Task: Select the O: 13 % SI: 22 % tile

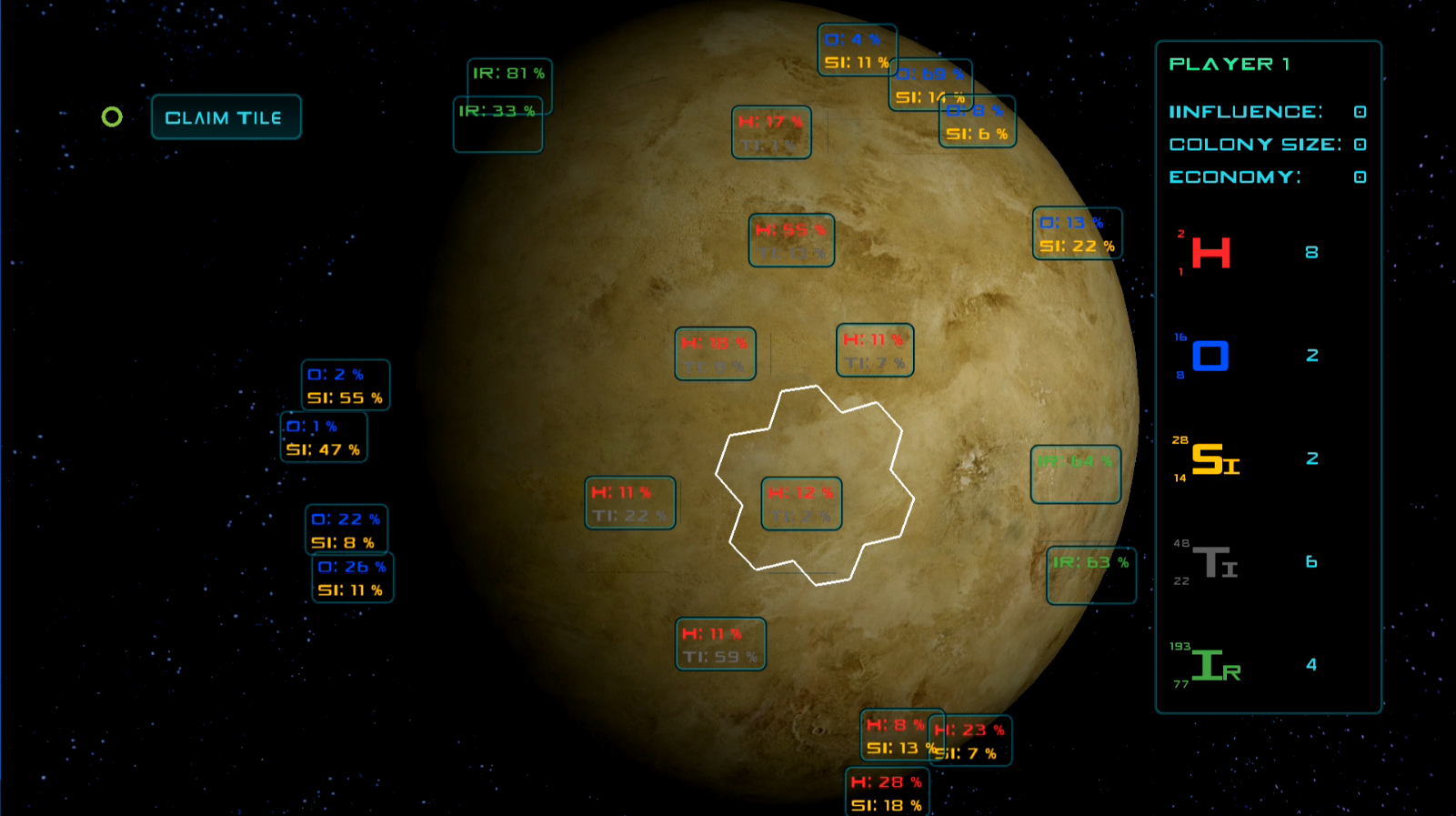Action: pyautogui.click(x=1077, y=234)
